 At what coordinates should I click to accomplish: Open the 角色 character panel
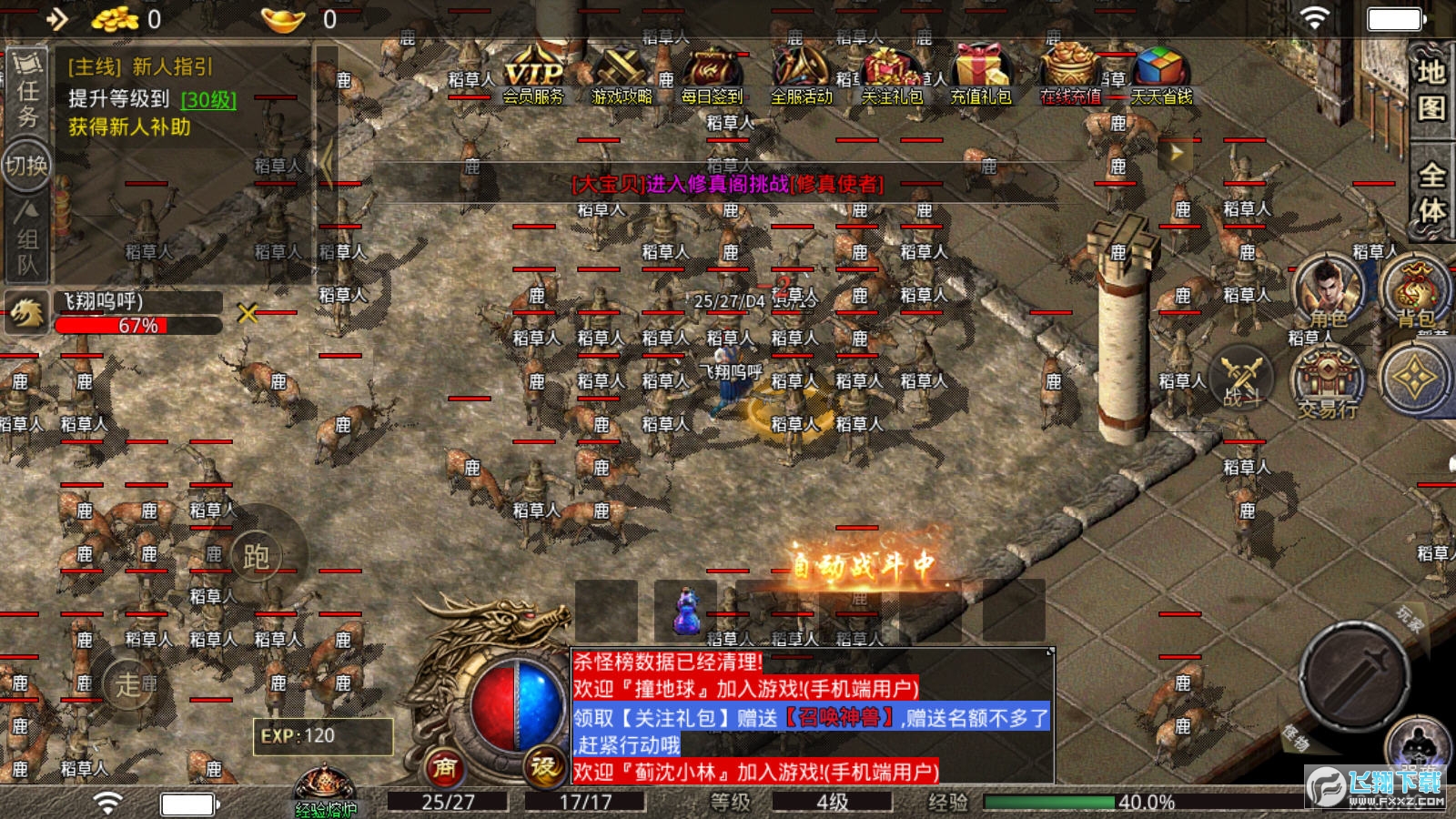[1328, 291]
